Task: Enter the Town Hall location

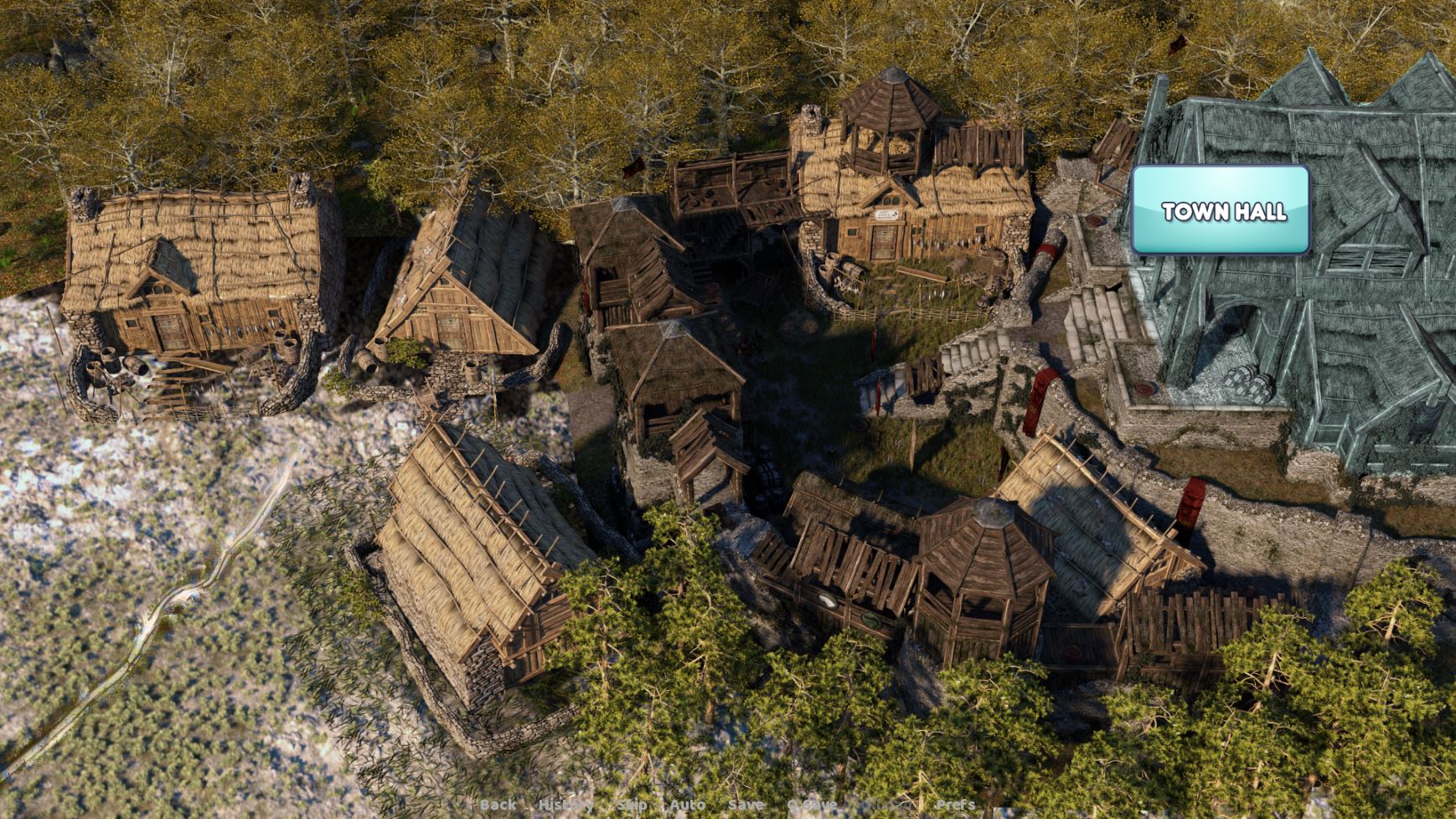Action: coord(1221,210)
